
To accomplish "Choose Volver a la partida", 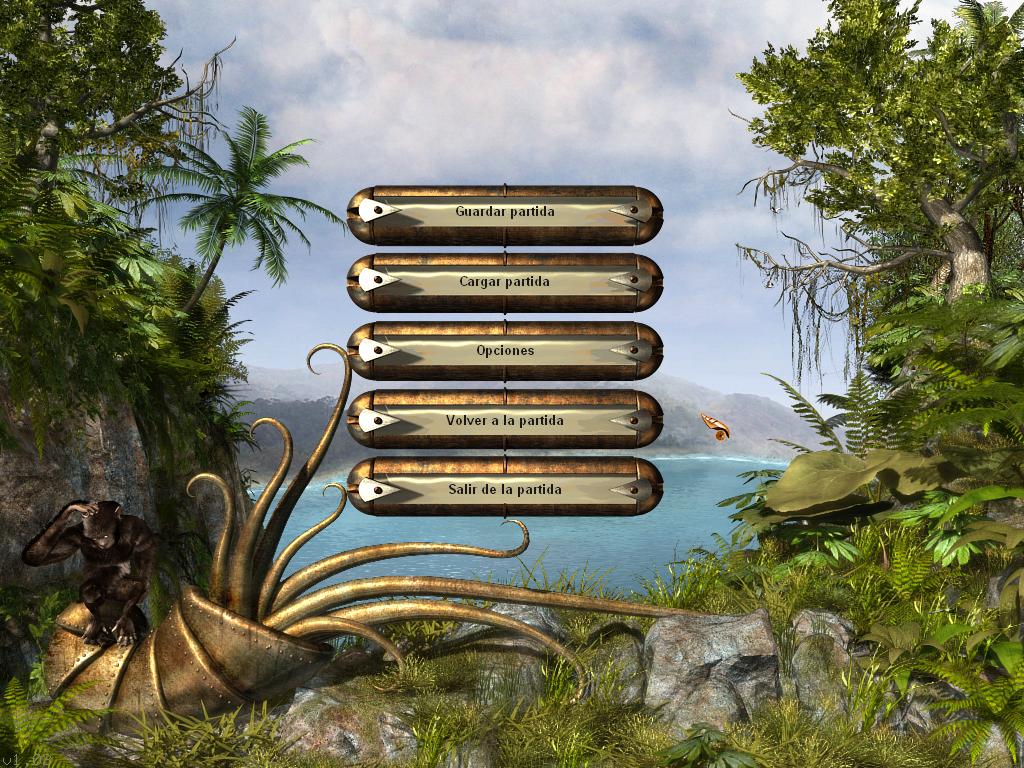I will [504, 421].
